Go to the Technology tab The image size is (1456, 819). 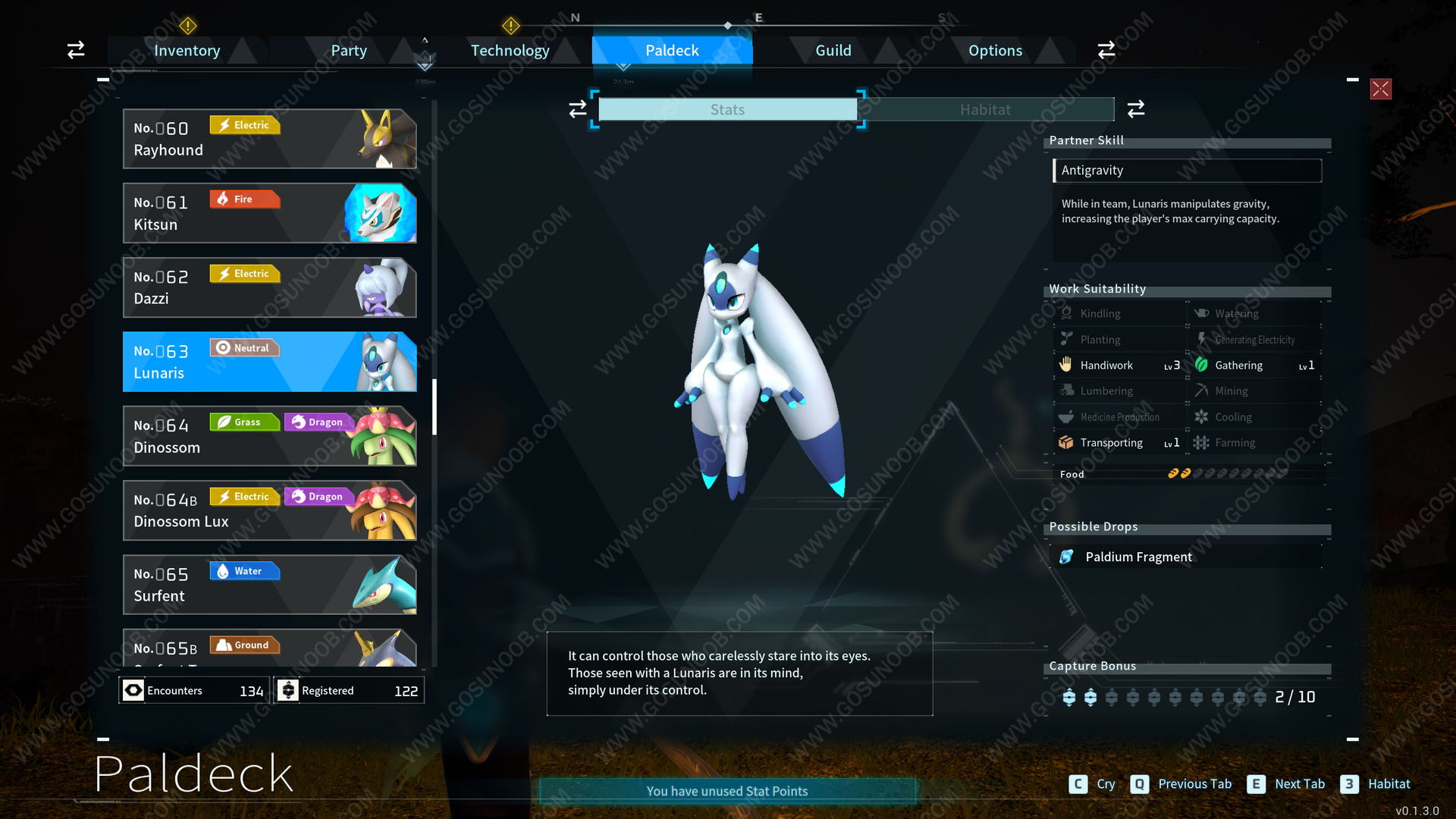click(x=510, y=51)
